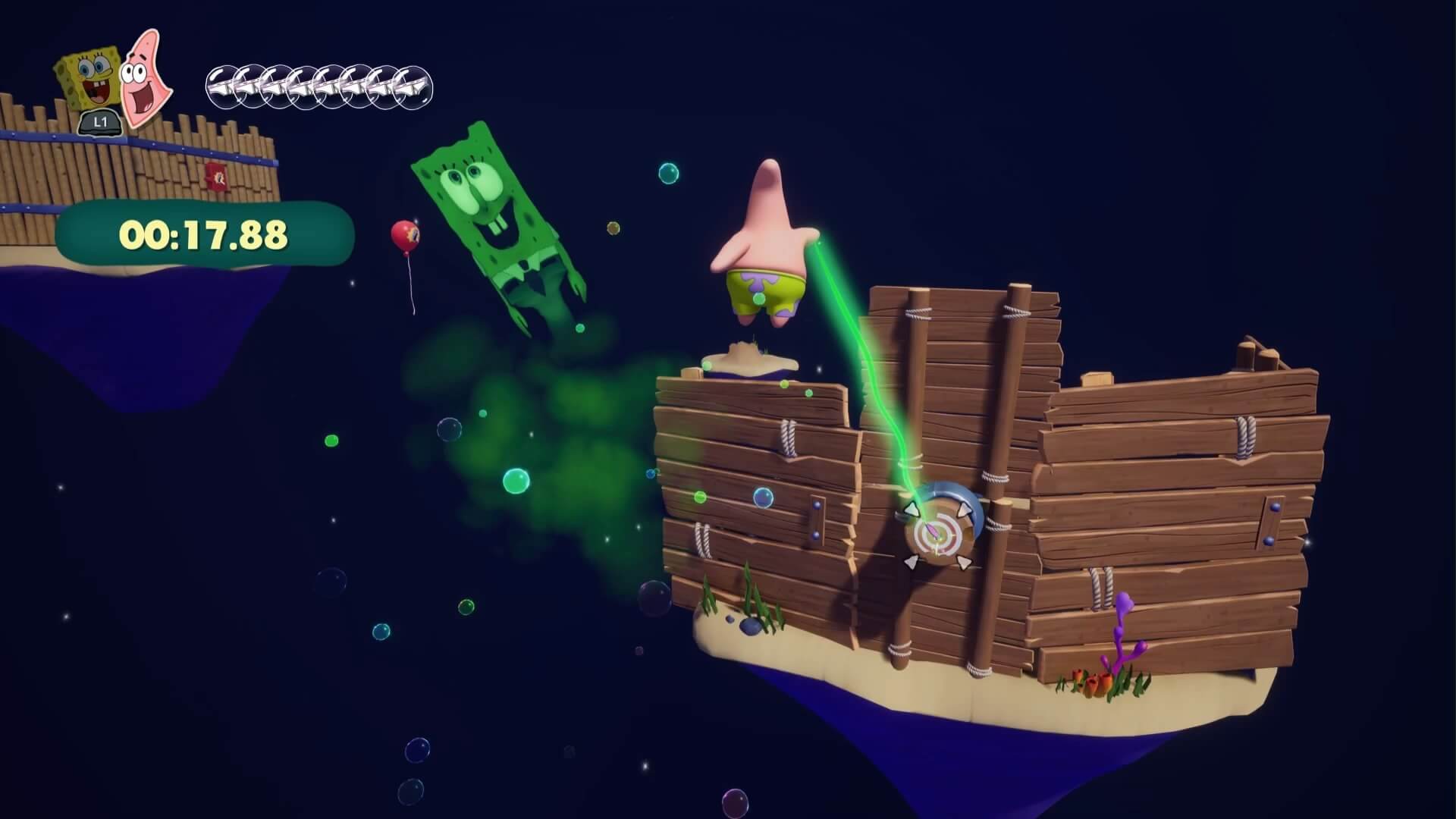
Task: Select the SpongeBob character portrait
Action: 87,80
